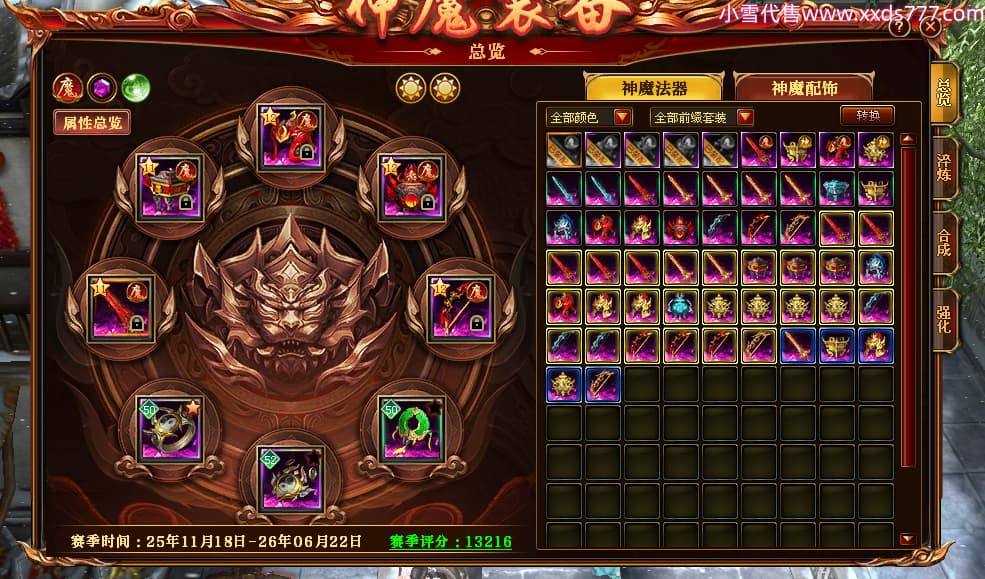
Task: Click the green orb icon
Action: coord(135,88)
